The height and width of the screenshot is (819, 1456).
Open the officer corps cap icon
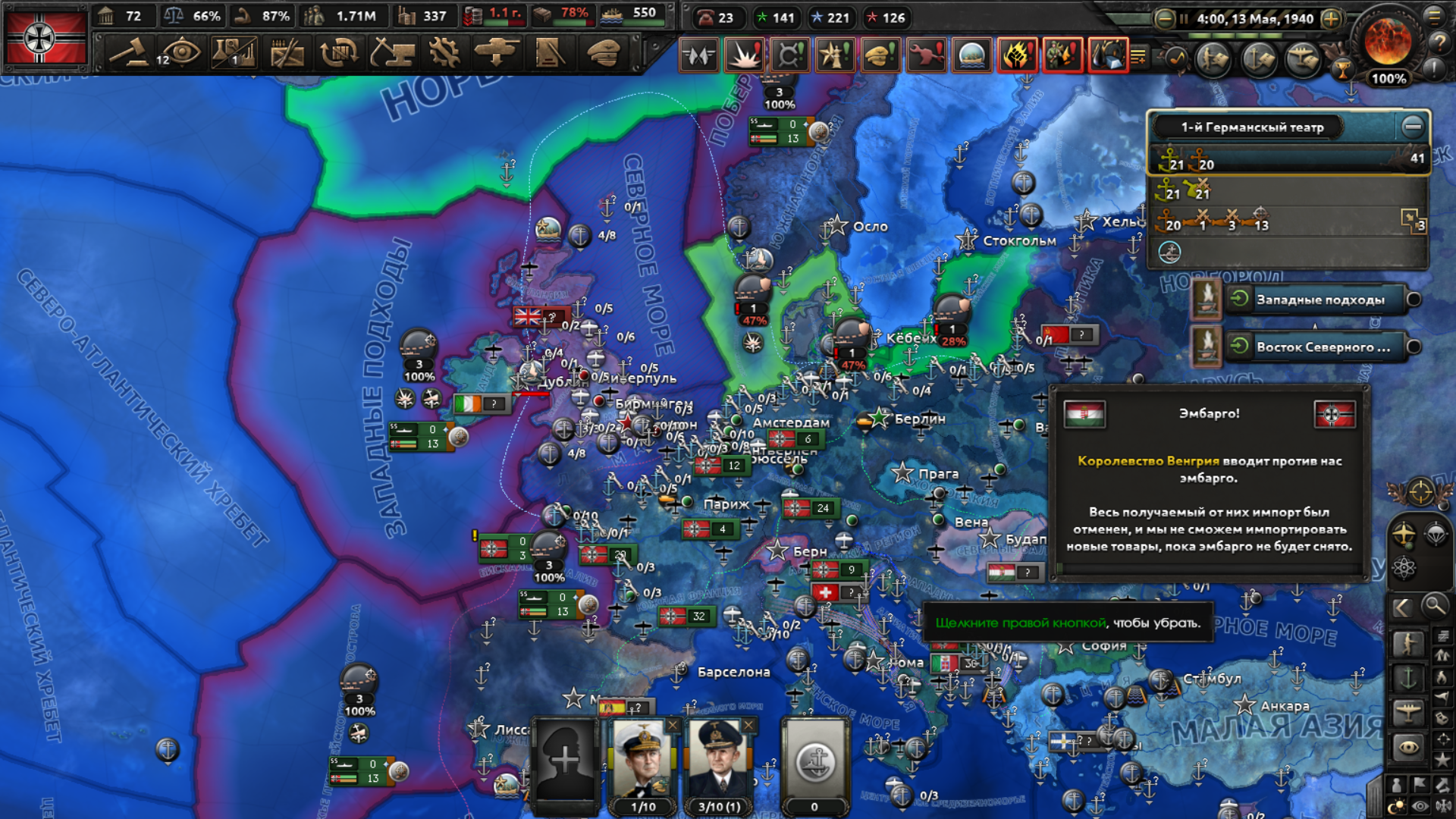(x=603, y=53)
